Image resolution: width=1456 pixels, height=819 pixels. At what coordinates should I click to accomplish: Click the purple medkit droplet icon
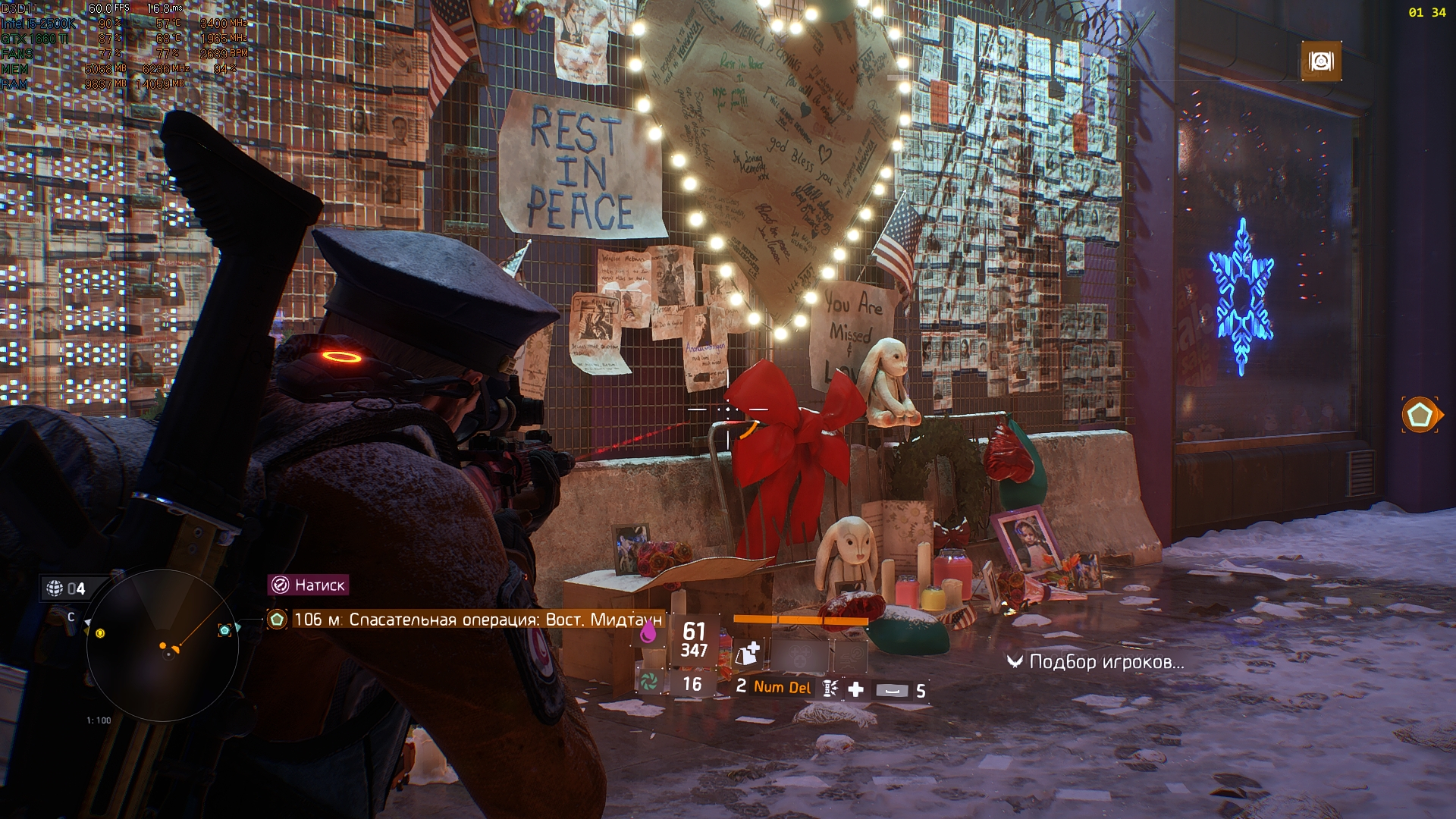coord(648,634)
